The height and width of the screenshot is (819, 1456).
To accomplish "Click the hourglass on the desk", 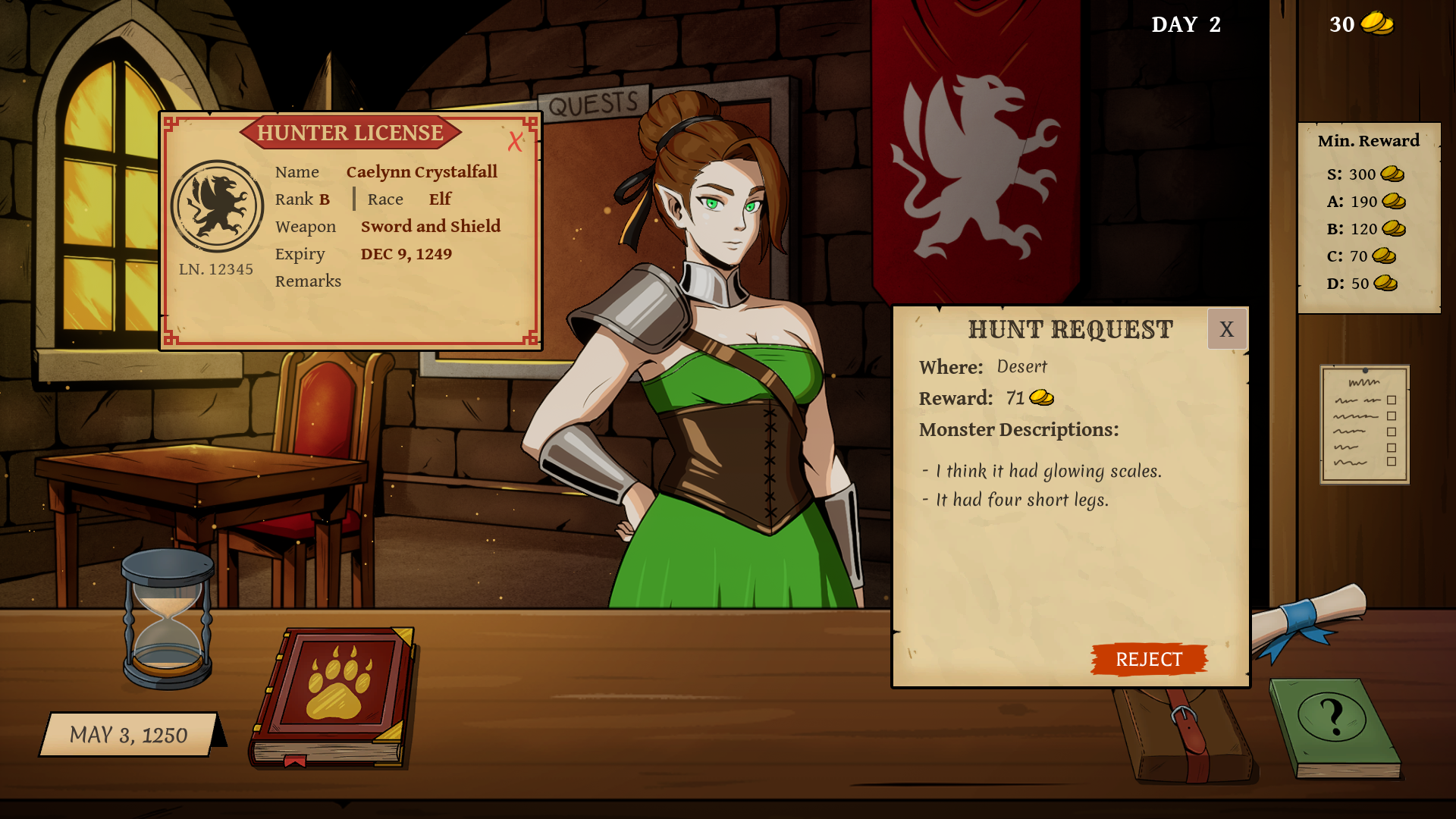I will (168, 618).
